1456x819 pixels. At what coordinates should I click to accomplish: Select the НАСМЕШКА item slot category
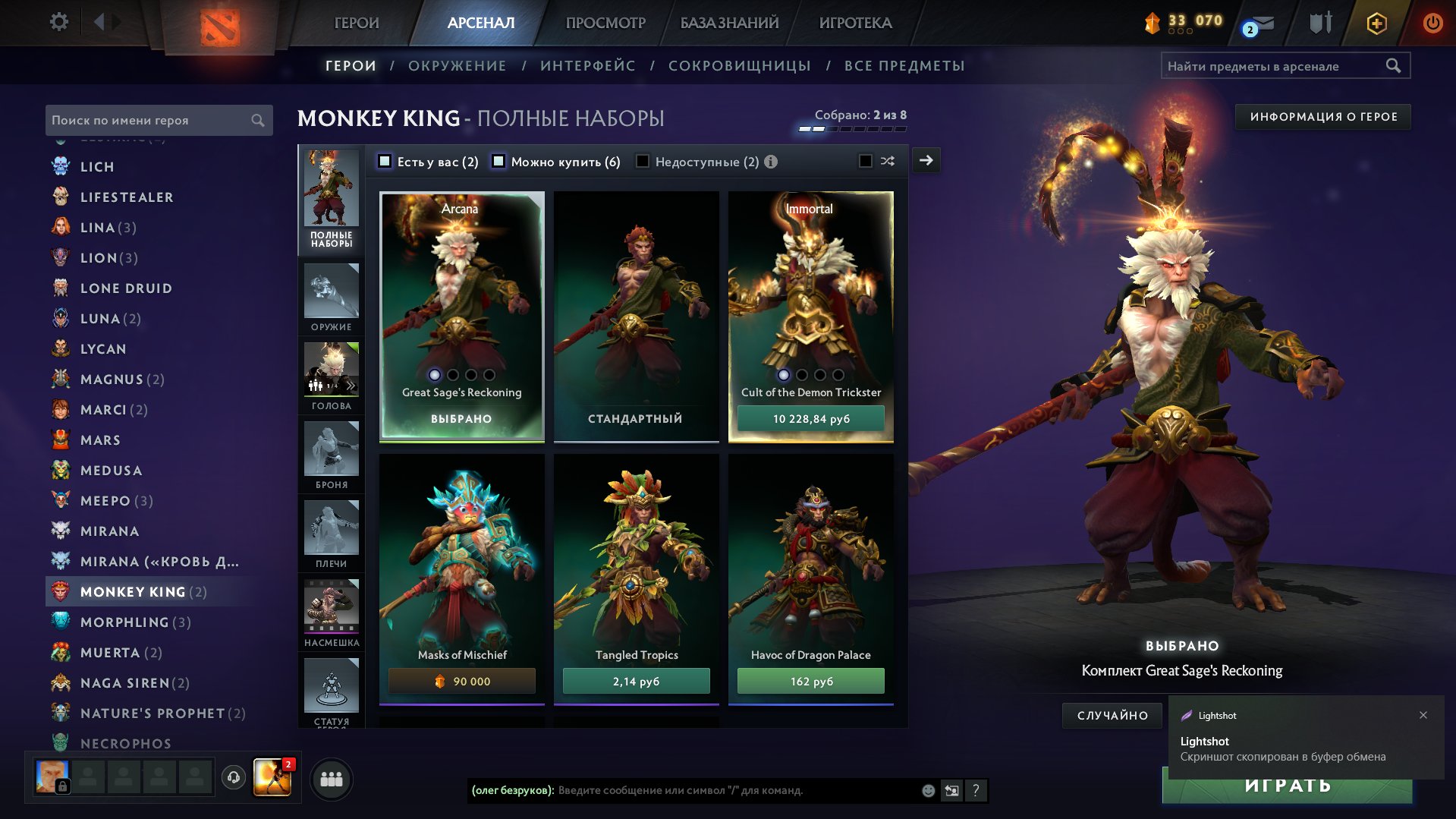click(332, 613)
